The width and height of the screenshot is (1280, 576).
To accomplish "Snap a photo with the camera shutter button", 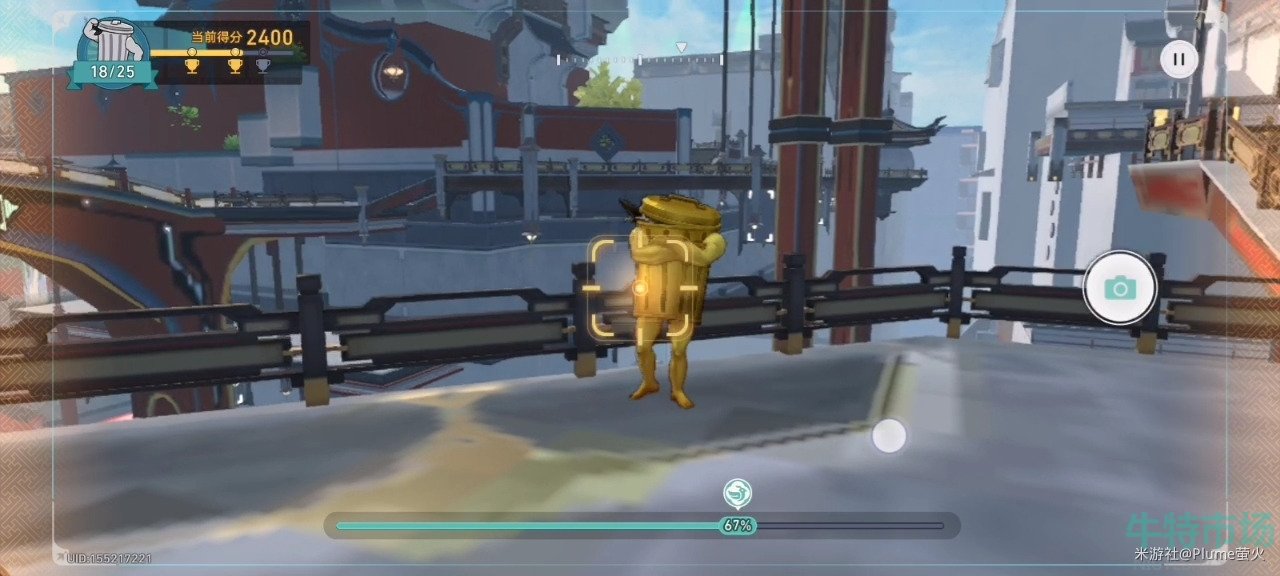I will tap(1120, 288).
